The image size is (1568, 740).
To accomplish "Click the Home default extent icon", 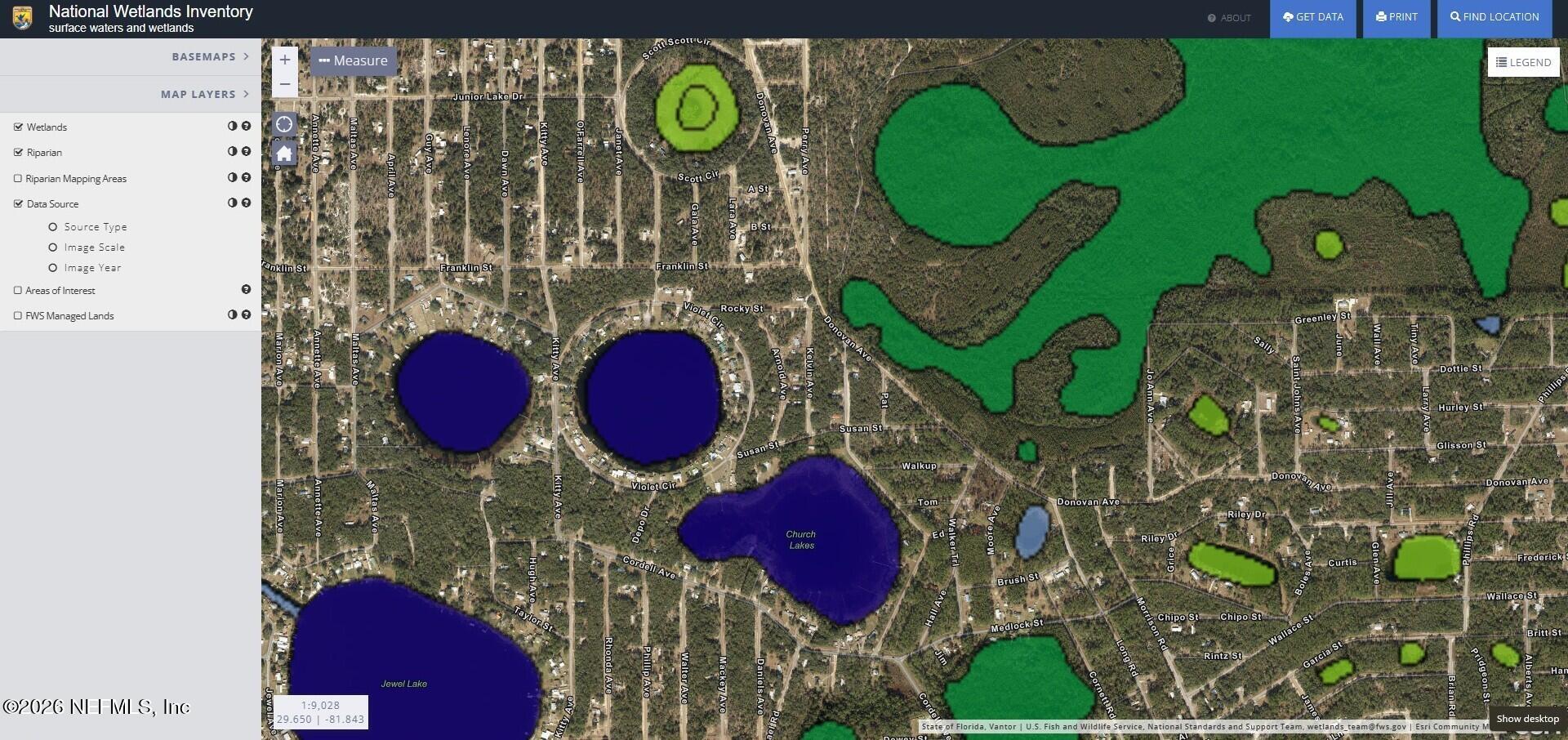I will (284, 153).
